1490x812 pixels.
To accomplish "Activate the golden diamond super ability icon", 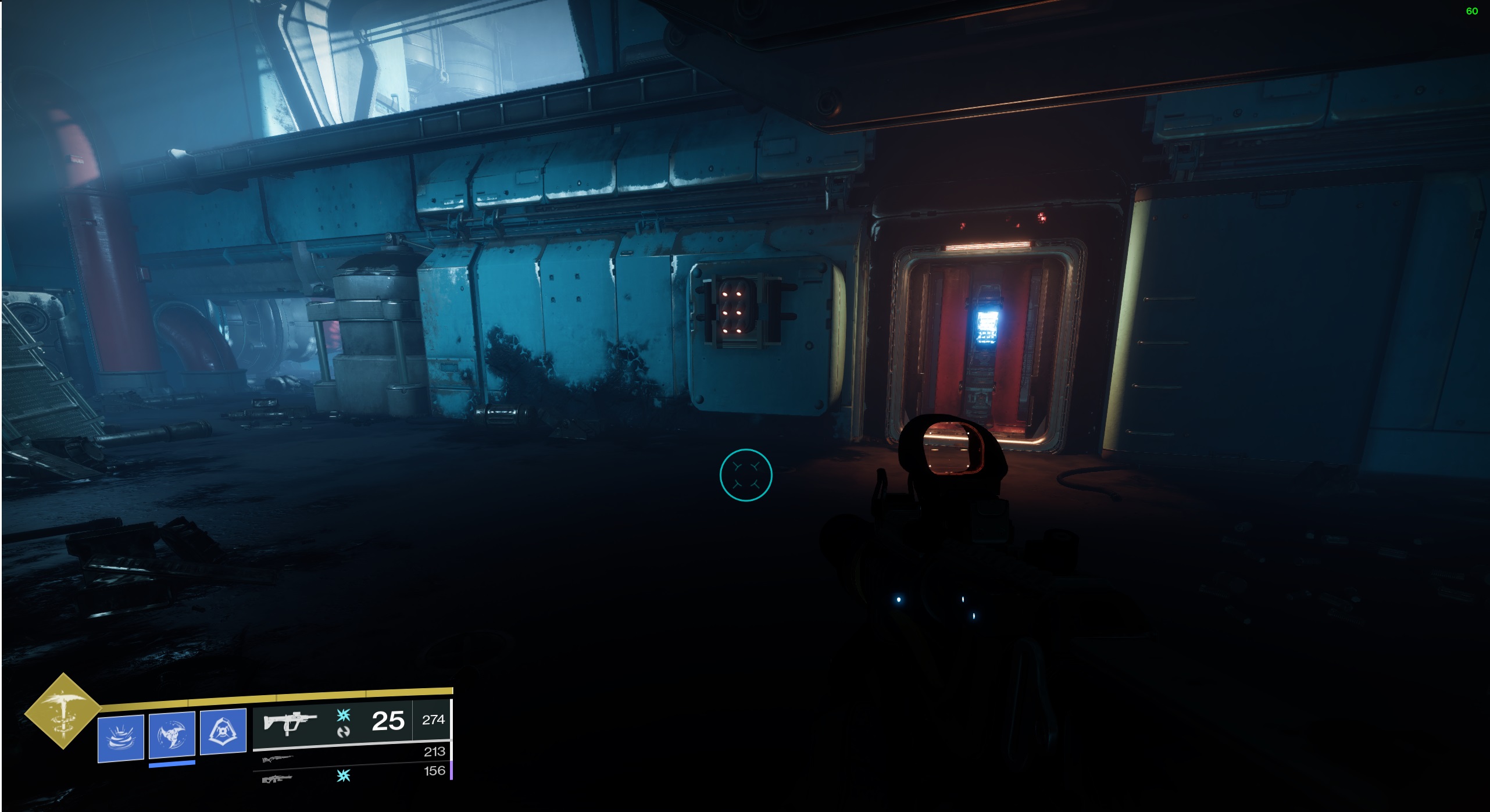I will tap(62, 710).
